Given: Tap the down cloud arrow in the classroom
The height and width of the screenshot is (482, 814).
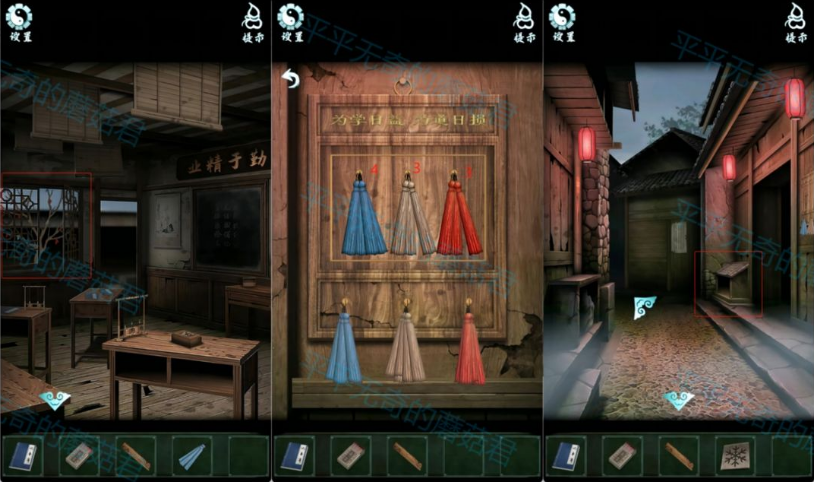Looking at the screenshot, I should pyautogui.click(x=55, y=400).
